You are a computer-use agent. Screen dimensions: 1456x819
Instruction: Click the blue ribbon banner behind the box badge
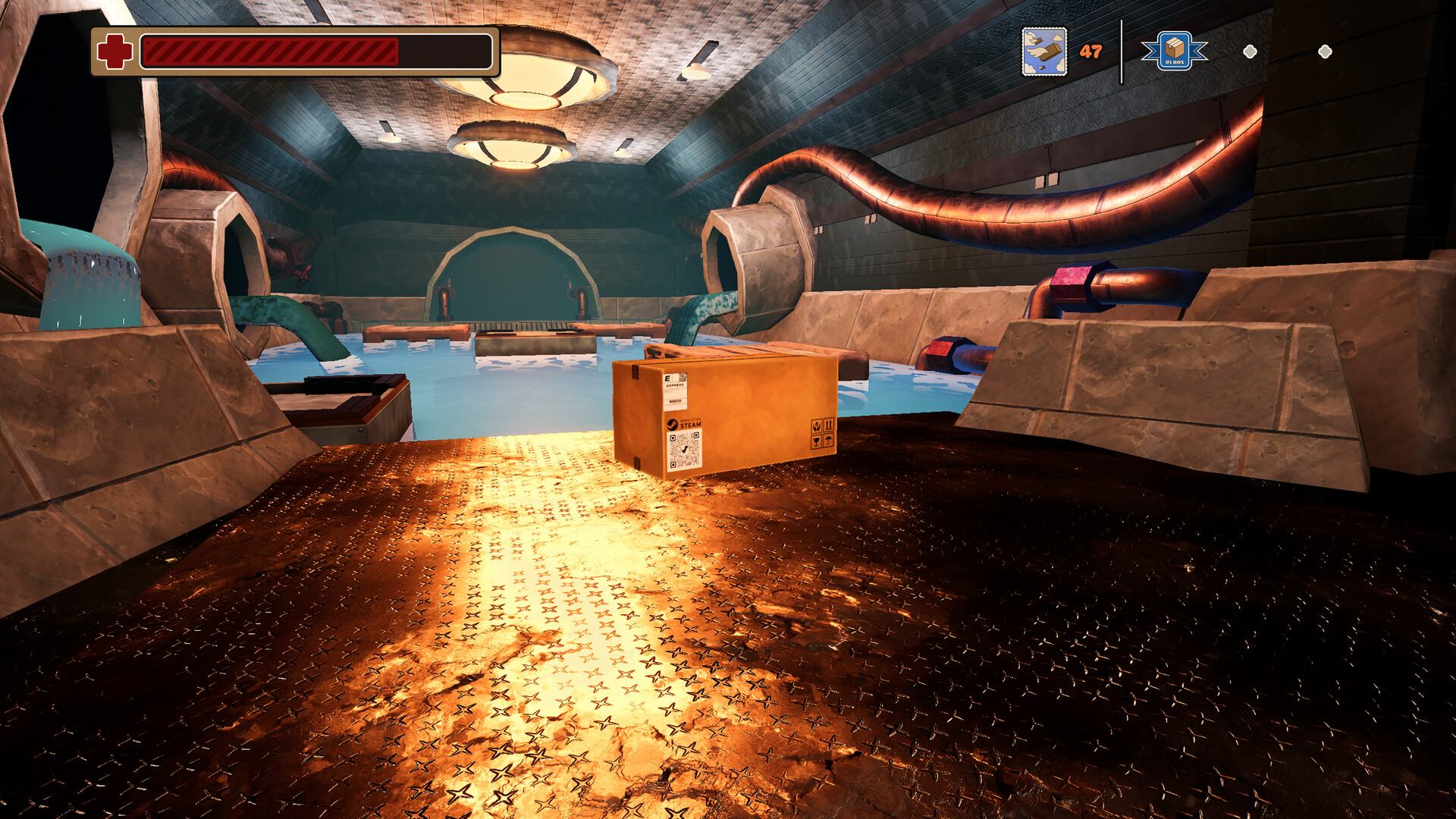1149,52
